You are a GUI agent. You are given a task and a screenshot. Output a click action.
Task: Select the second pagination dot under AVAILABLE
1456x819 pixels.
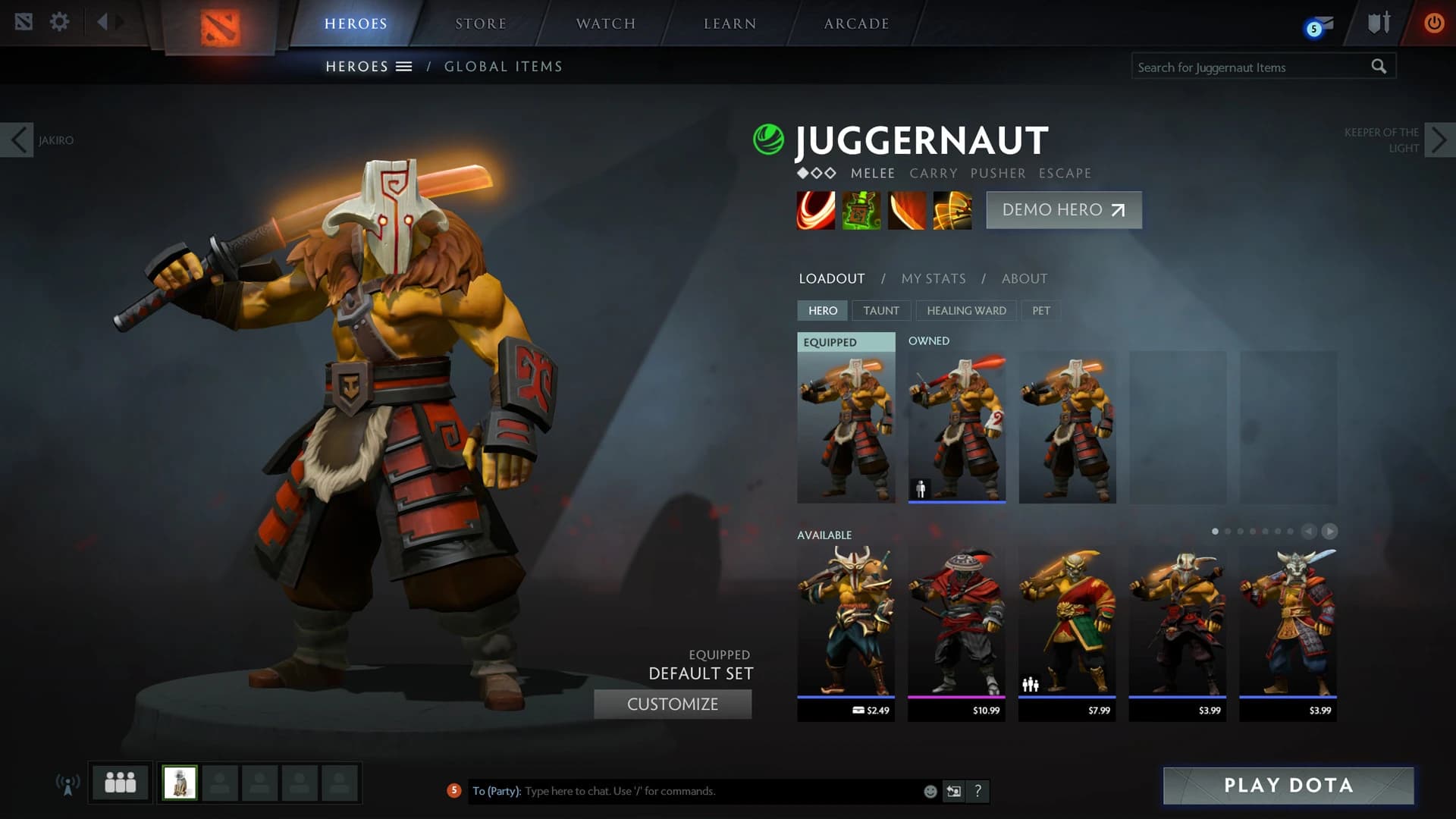[1228, 532]
